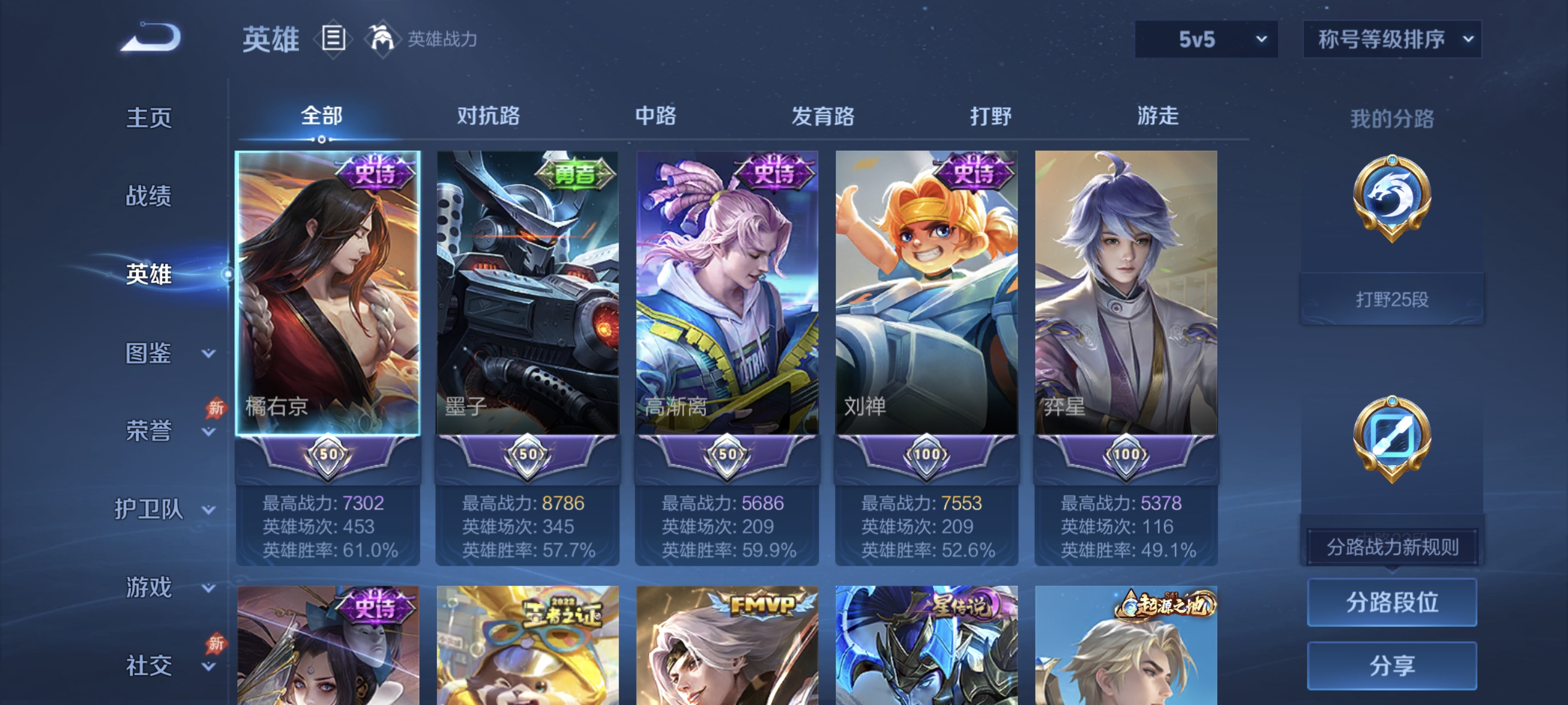This screenshot has width=1568, height=705.
Task: Open the hero list view icon beside 英雄
Action: (x=333, y=39)
